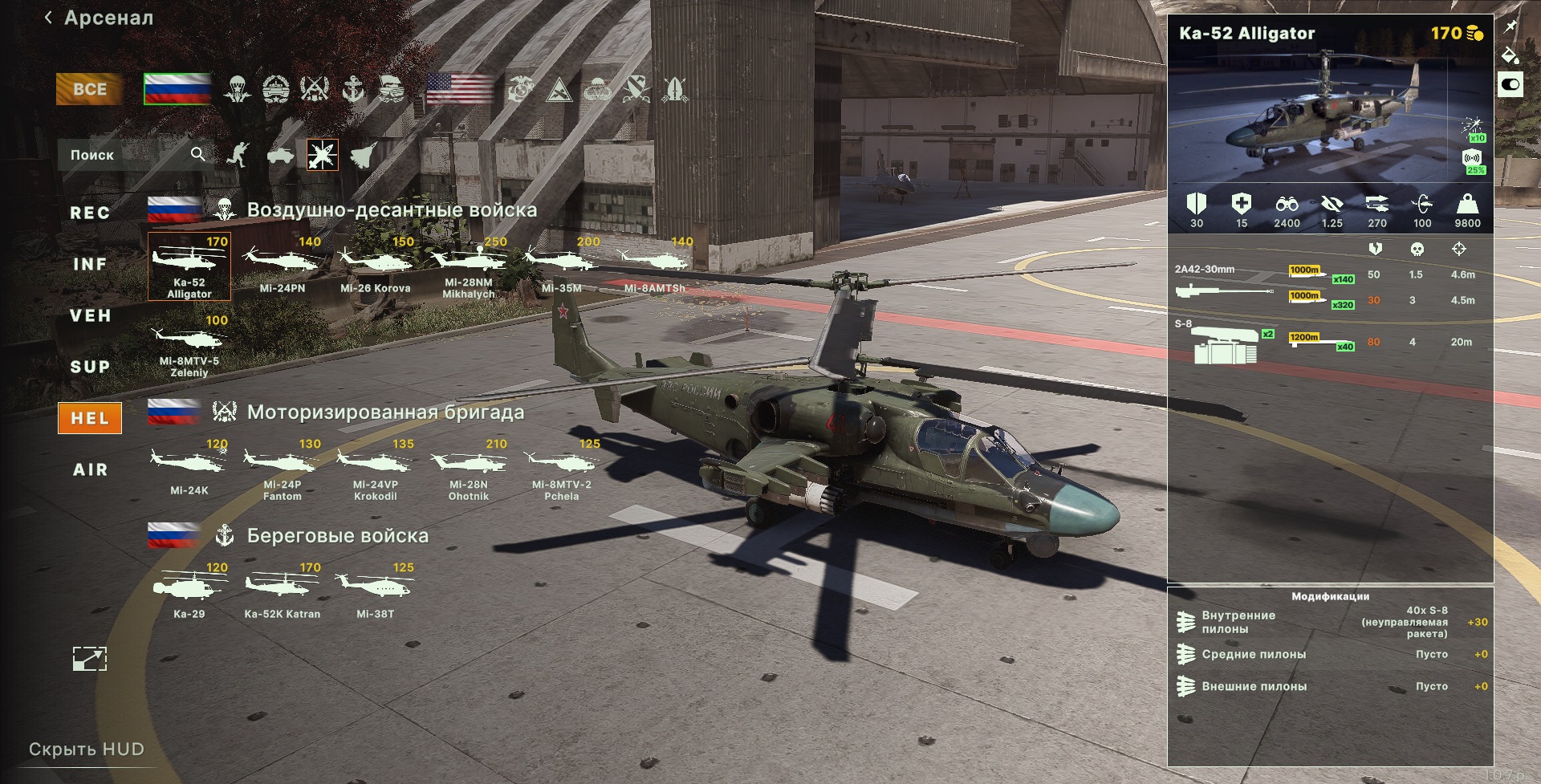Choose the Russian flag faction filter
This screenshot has width=1541, height=784.
[x=177, y=89]
